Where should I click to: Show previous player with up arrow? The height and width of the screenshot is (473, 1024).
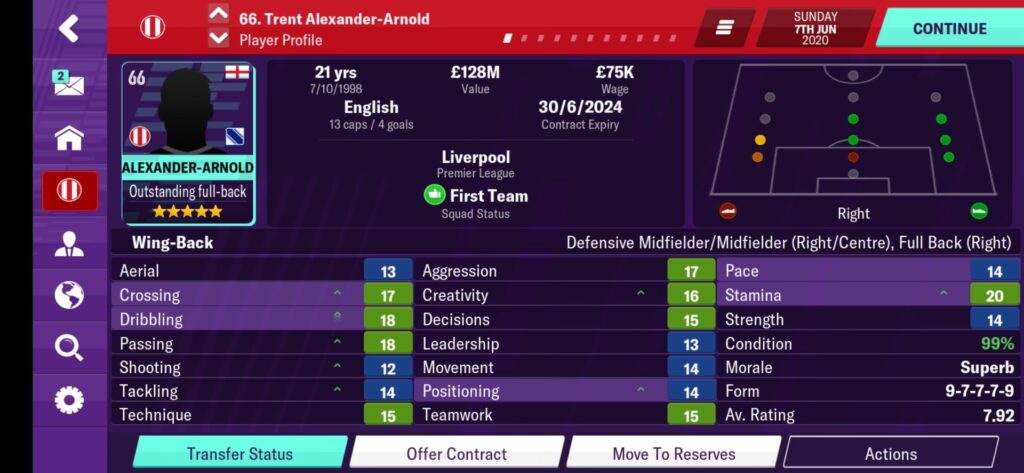click(x=219, y=14)
